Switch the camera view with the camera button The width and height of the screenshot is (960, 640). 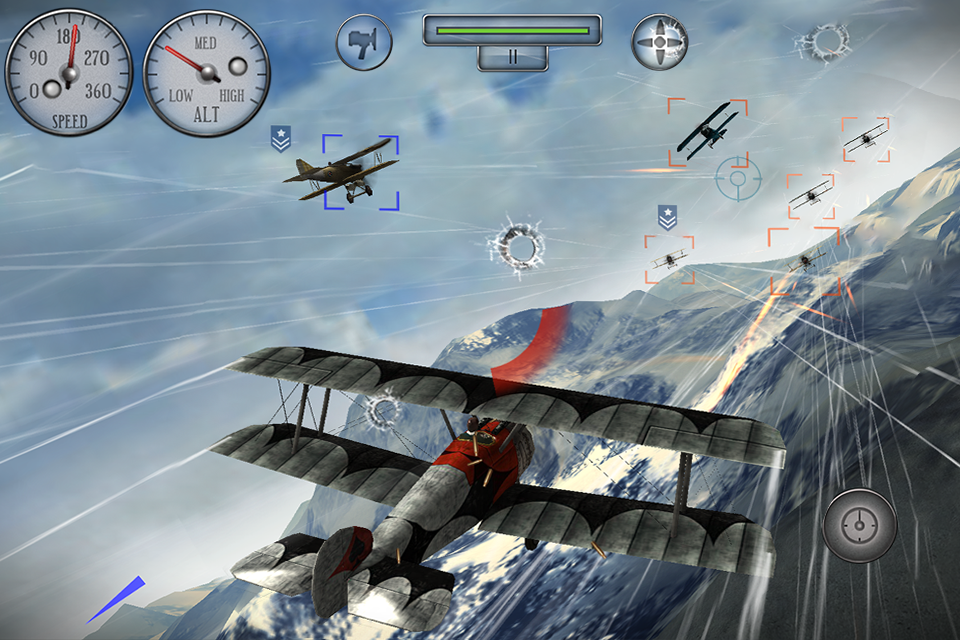(364, 42)
